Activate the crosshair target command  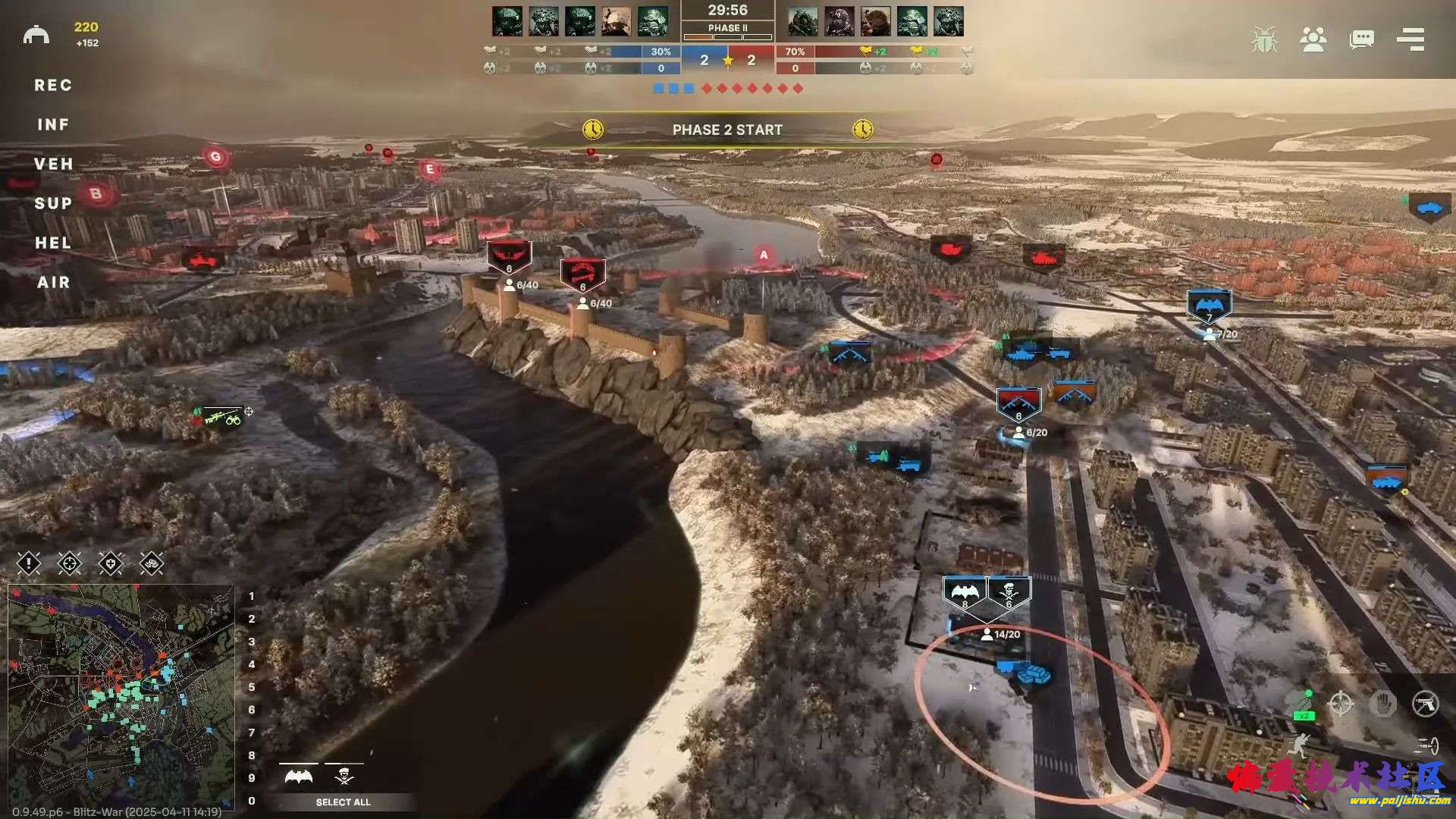pos(1341,704)
